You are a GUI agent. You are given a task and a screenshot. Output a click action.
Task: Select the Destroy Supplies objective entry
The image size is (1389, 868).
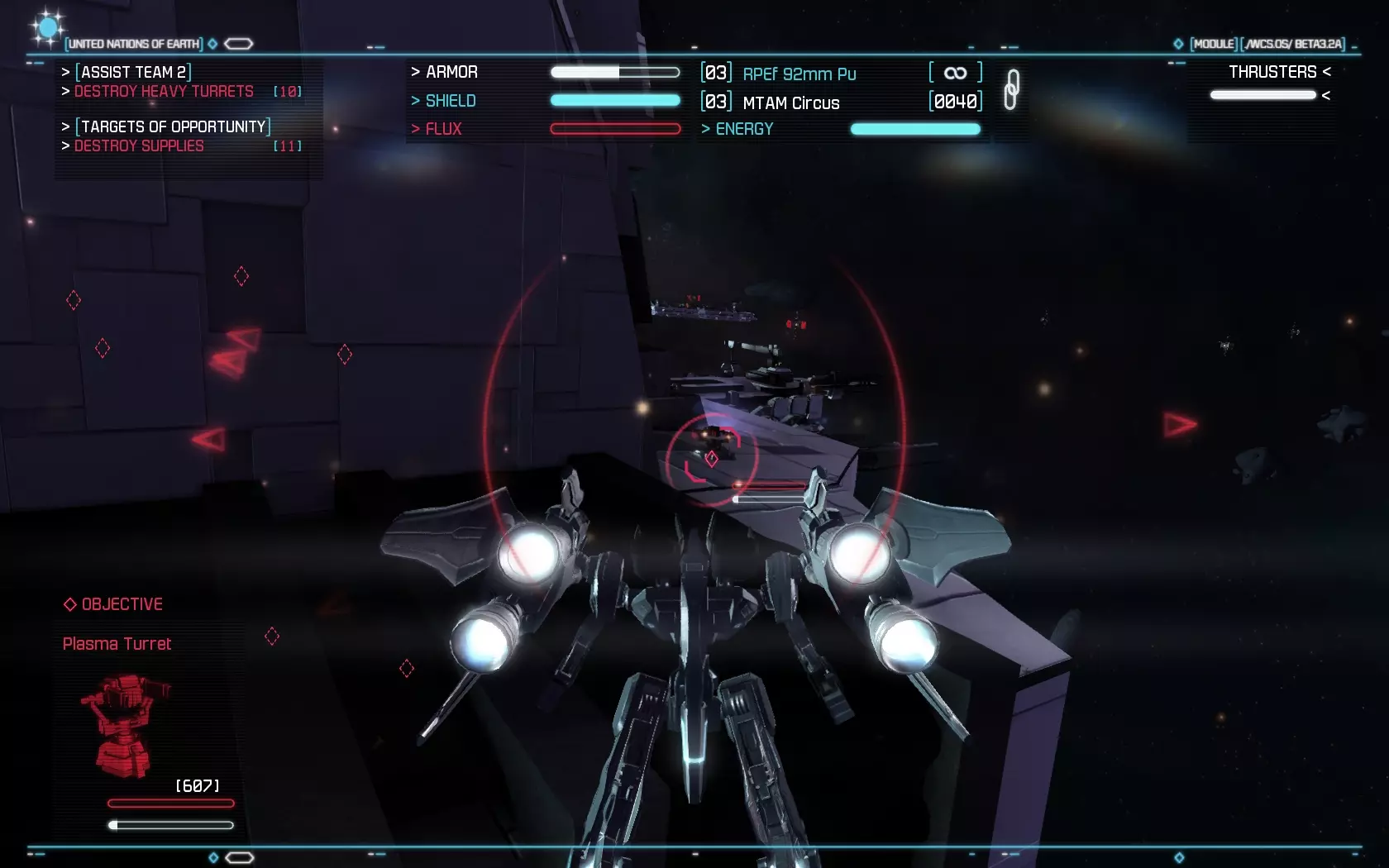point(139,146)
